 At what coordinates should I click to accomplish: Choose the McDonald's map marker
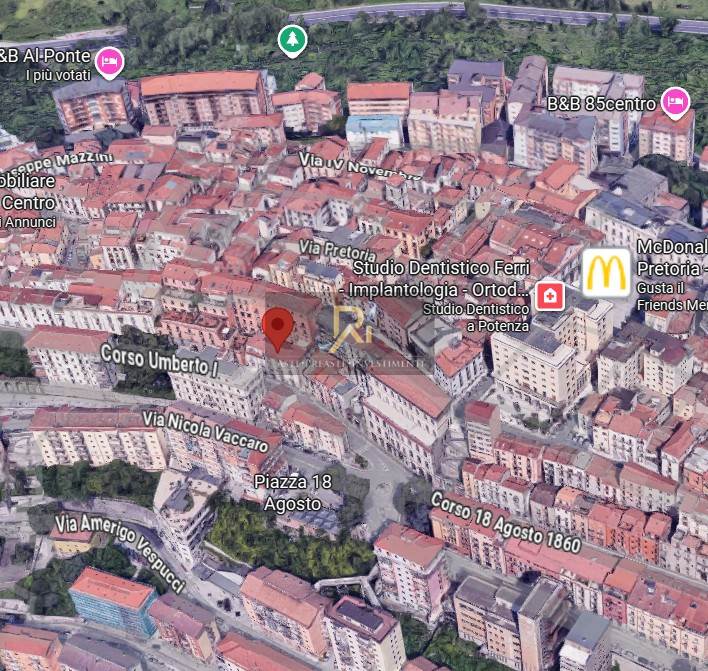click(606, 272)
